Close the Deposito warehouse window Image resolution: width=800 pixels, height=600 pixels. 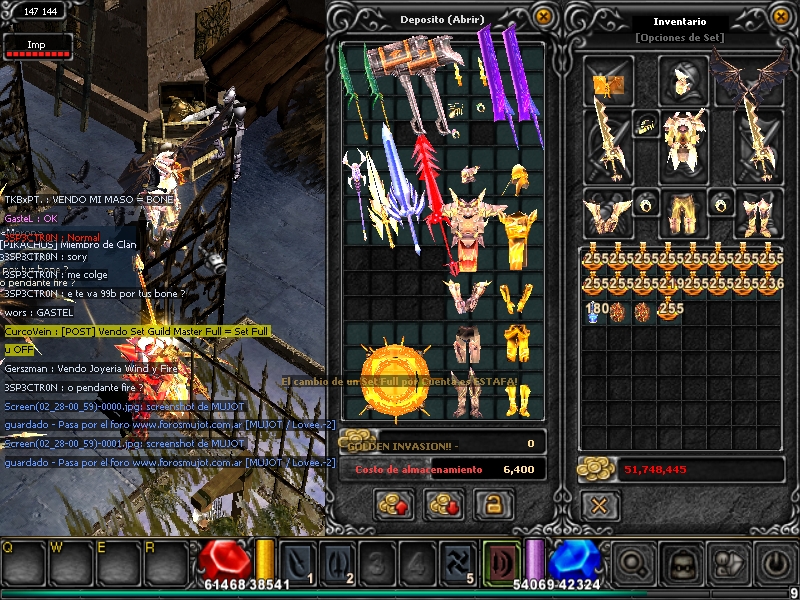point(543,17)
